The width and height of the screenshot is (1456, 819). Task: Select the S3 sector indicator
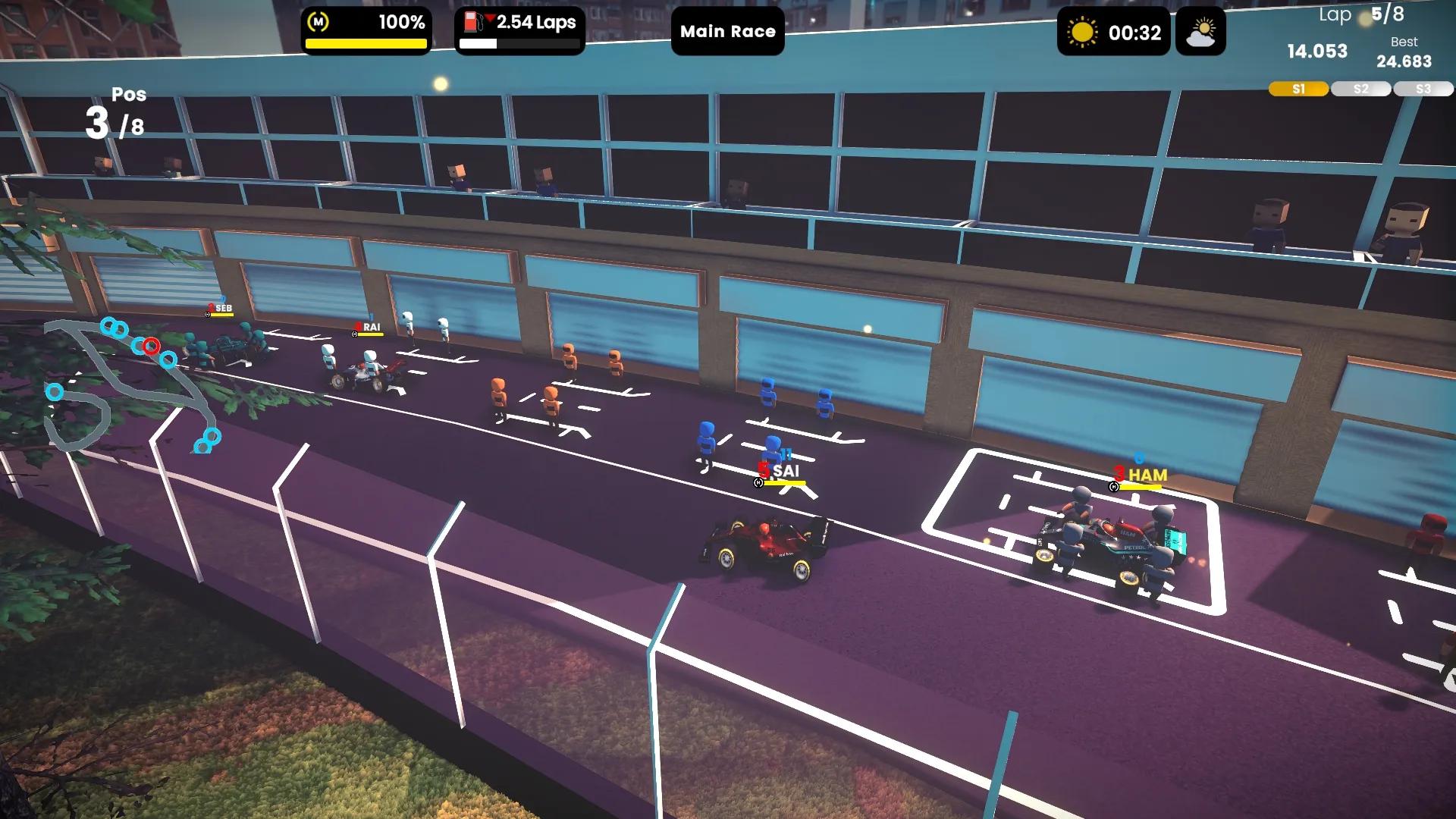pos(1423,89)
